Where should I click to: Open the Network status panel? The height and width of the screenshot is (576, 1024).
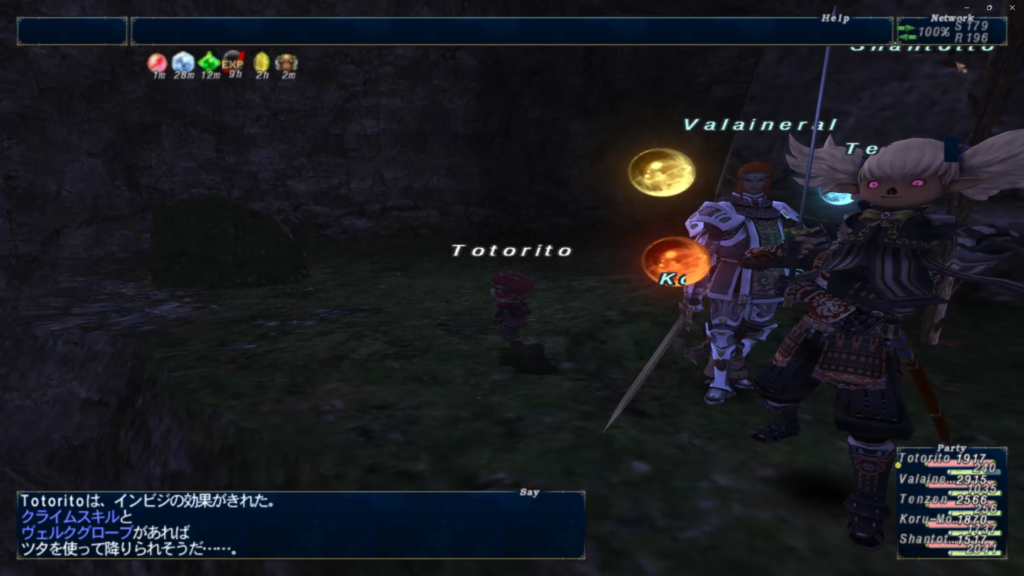950,31
